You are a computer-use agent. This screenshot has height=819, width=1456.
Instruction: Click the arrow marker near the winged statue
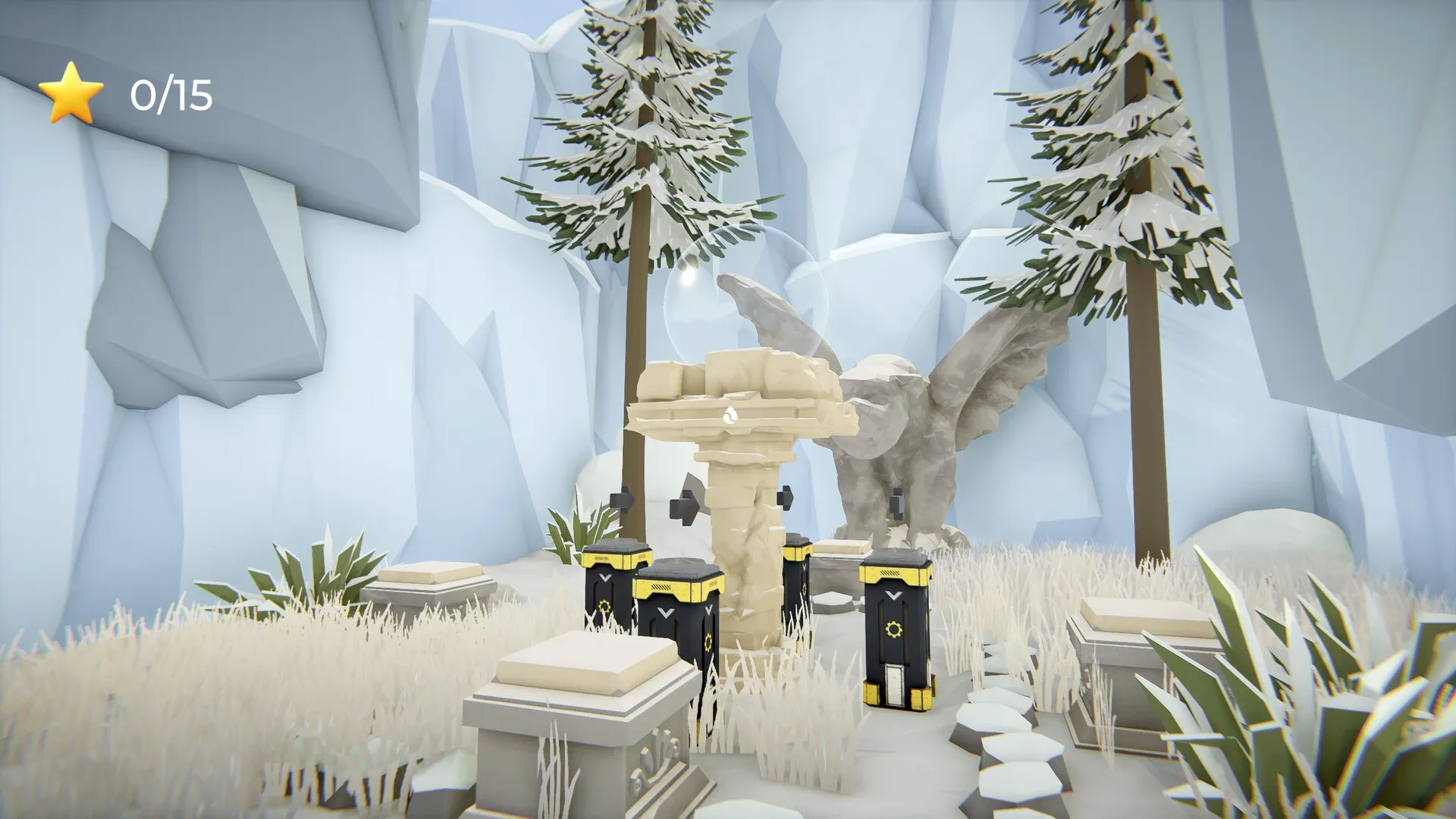(896, 503)
